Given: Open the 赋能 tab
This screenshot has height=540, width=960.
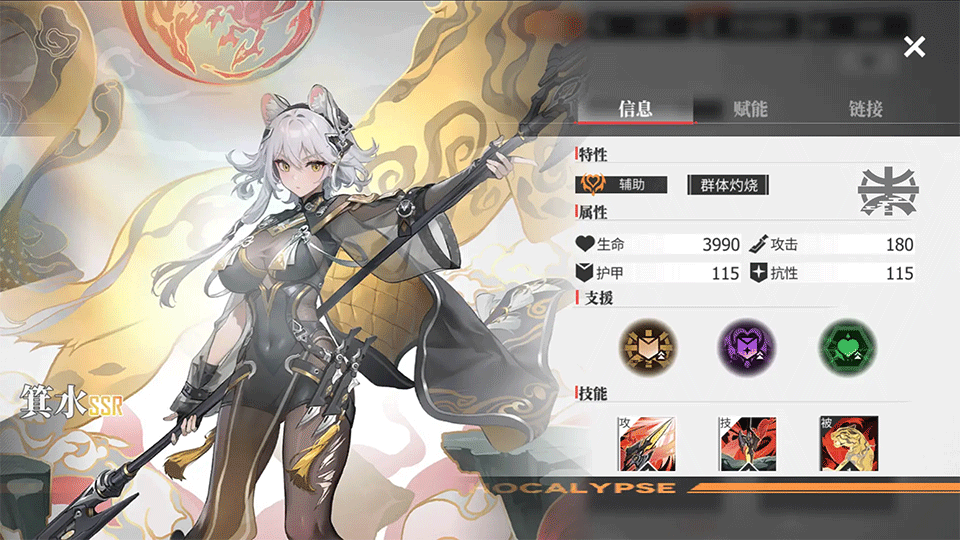Looking at the screenshot, I should pyautogui.click(x=750, y=109).
